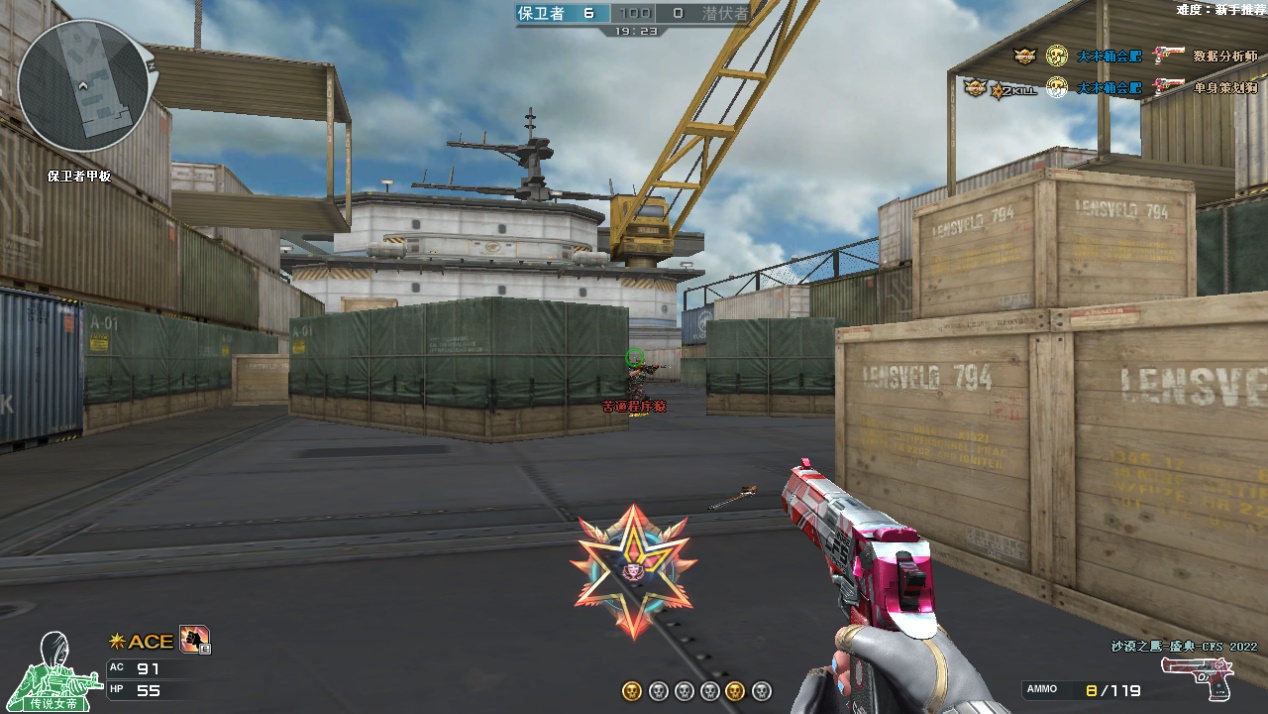Click the circular minimap
This screenshot has width=1268, height=714.
85,86
